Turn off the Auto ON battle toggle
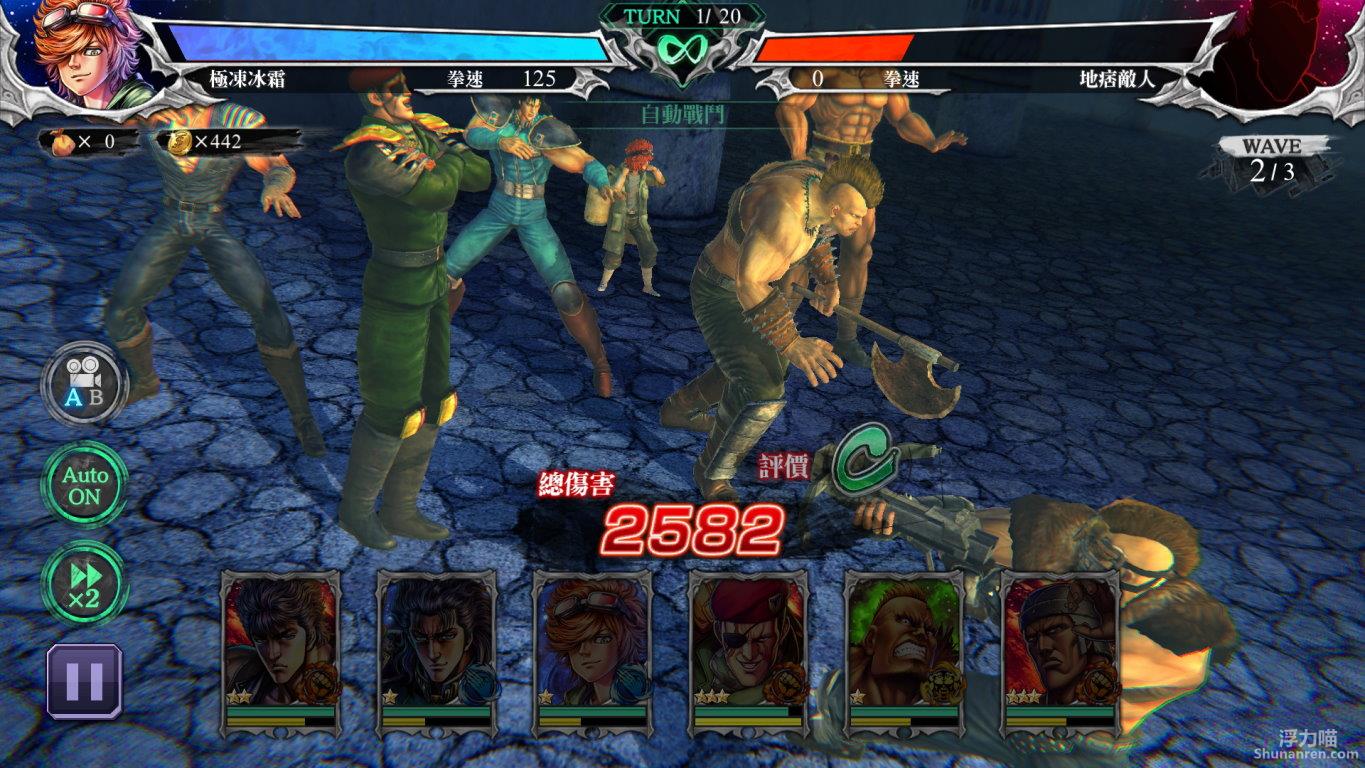The width and height of the screenshot is (1365, 768). click(x=84, y=484)
